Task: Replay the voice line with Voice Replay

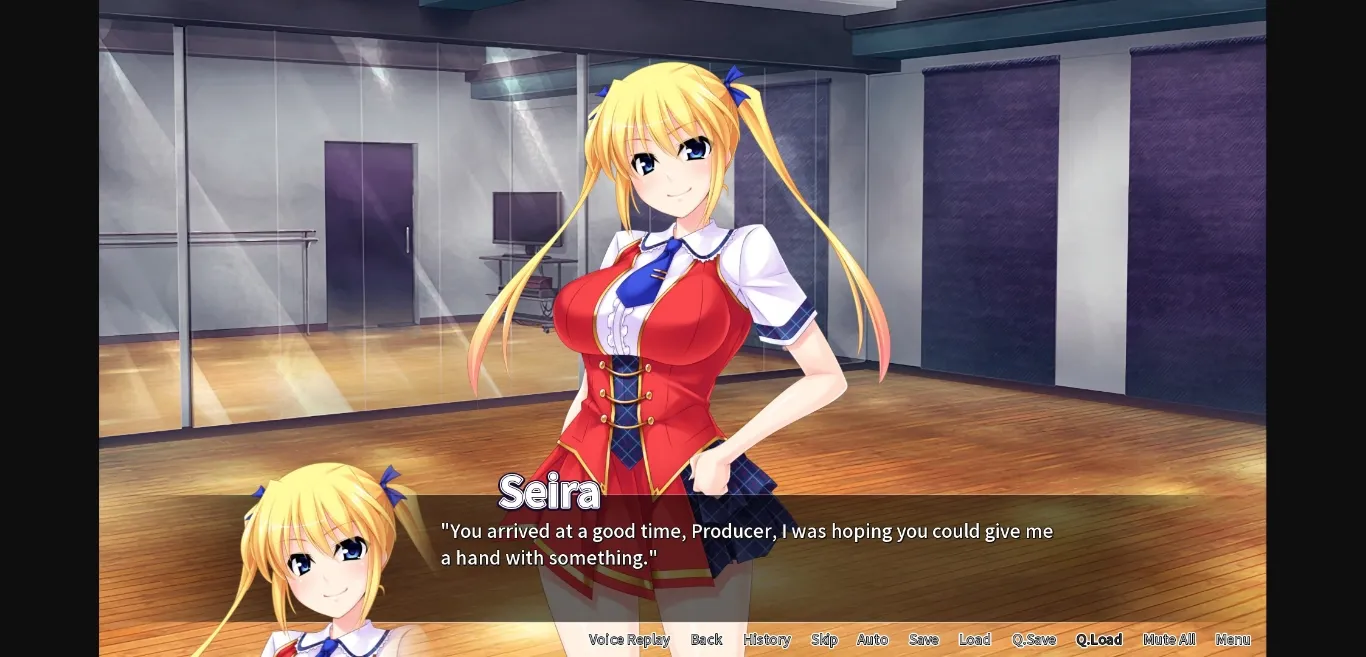Action: [x=629, y=640]
